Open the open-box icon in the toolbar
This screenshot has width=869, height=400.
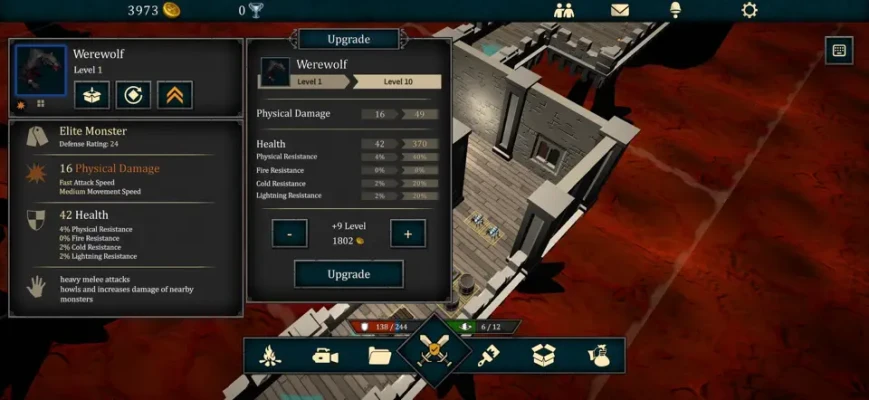(x=543, y=356)
